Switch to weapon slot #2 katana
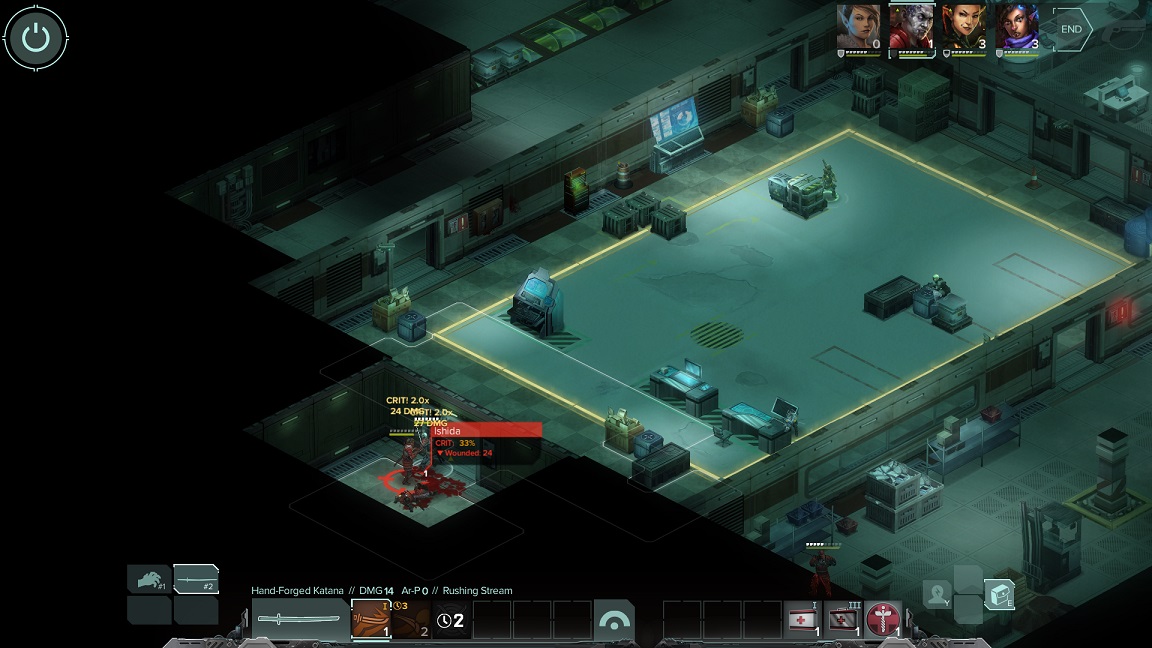1152x648 pixels. click(x=196, y=579)
